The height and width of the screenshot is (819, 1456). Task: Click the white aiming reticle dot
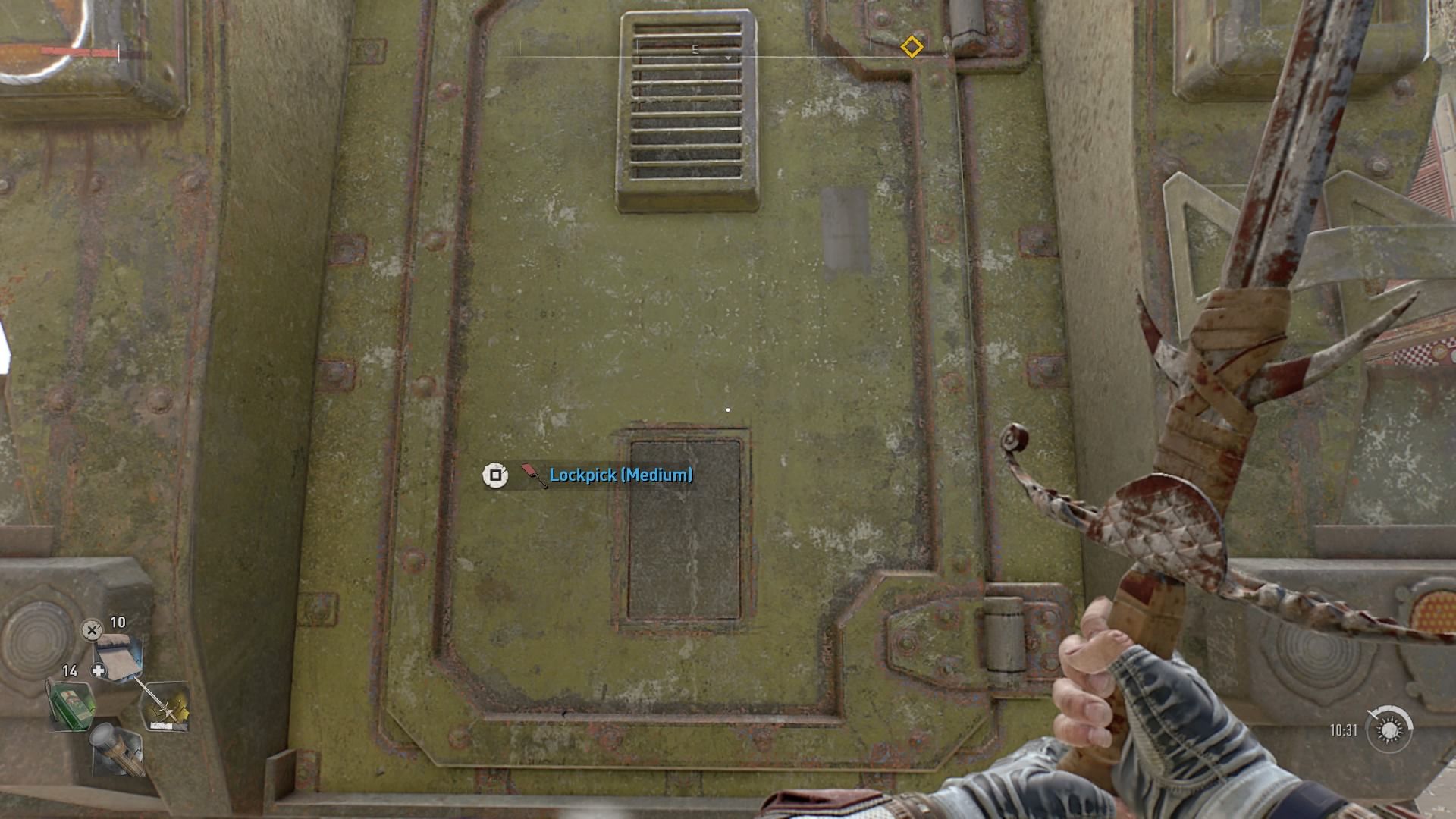click(x=727, y=409)
